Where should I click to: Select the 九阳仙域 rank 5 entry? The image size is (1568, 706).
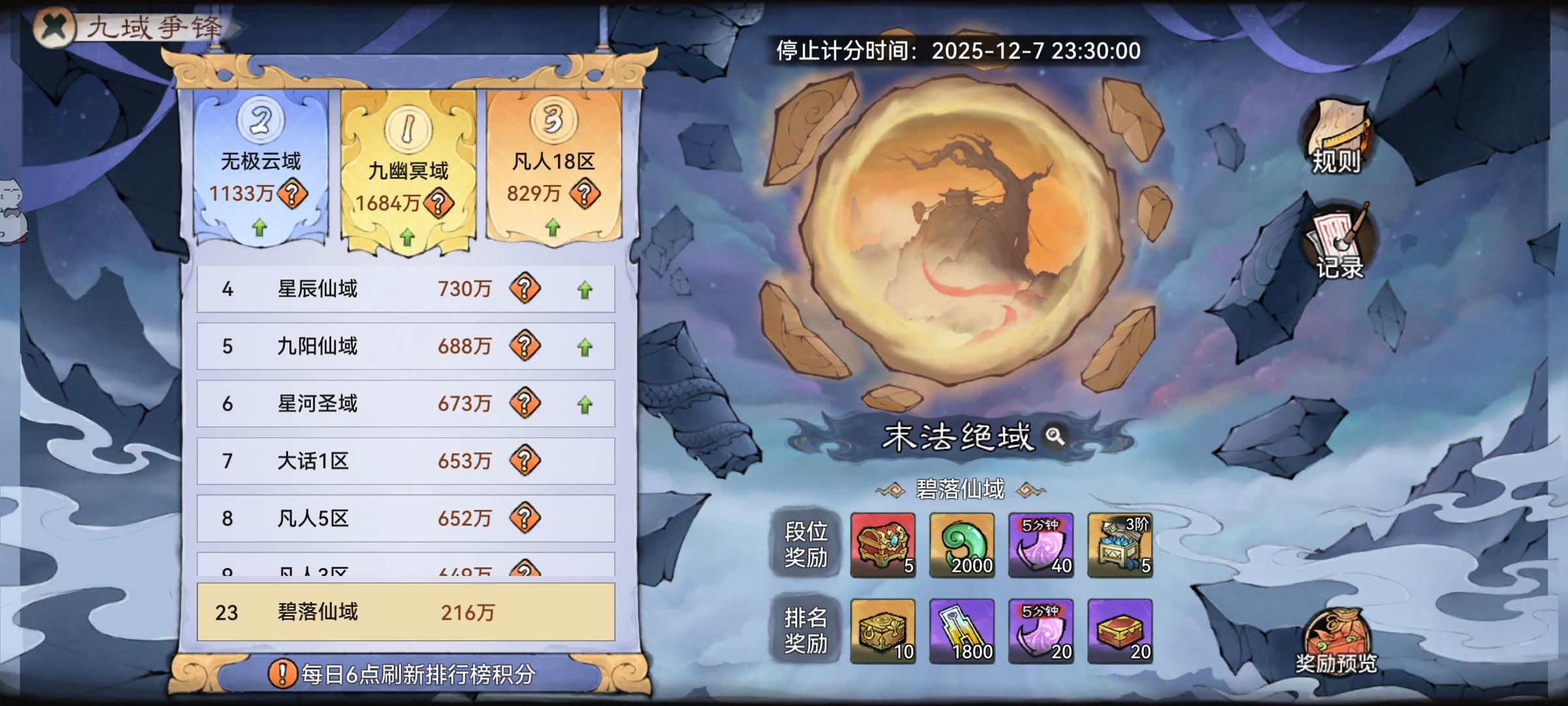(x=405, y=348)
